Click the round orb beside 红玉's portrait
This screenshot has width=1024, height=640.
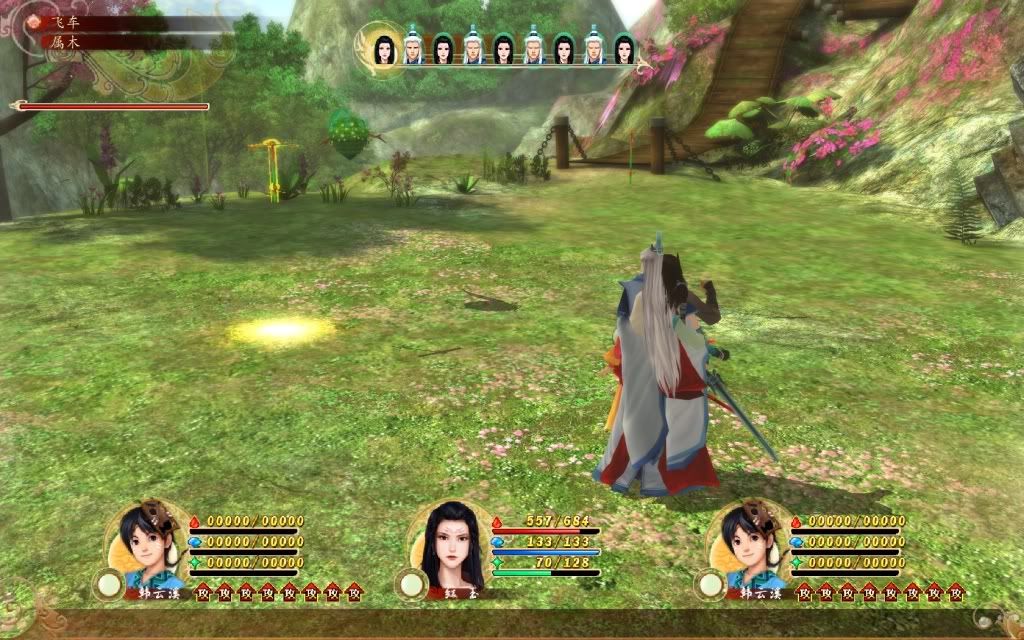pos(409,584)
